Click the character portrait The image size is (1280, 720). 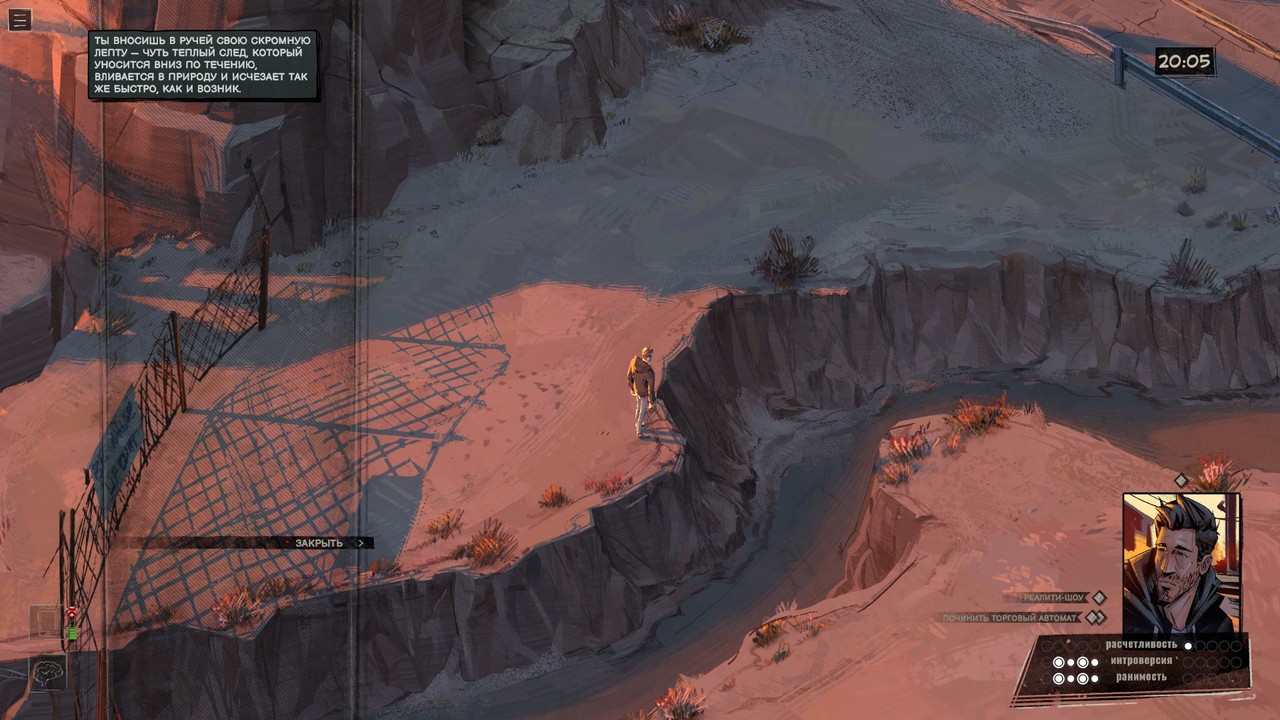click(x=1180, y=563)
